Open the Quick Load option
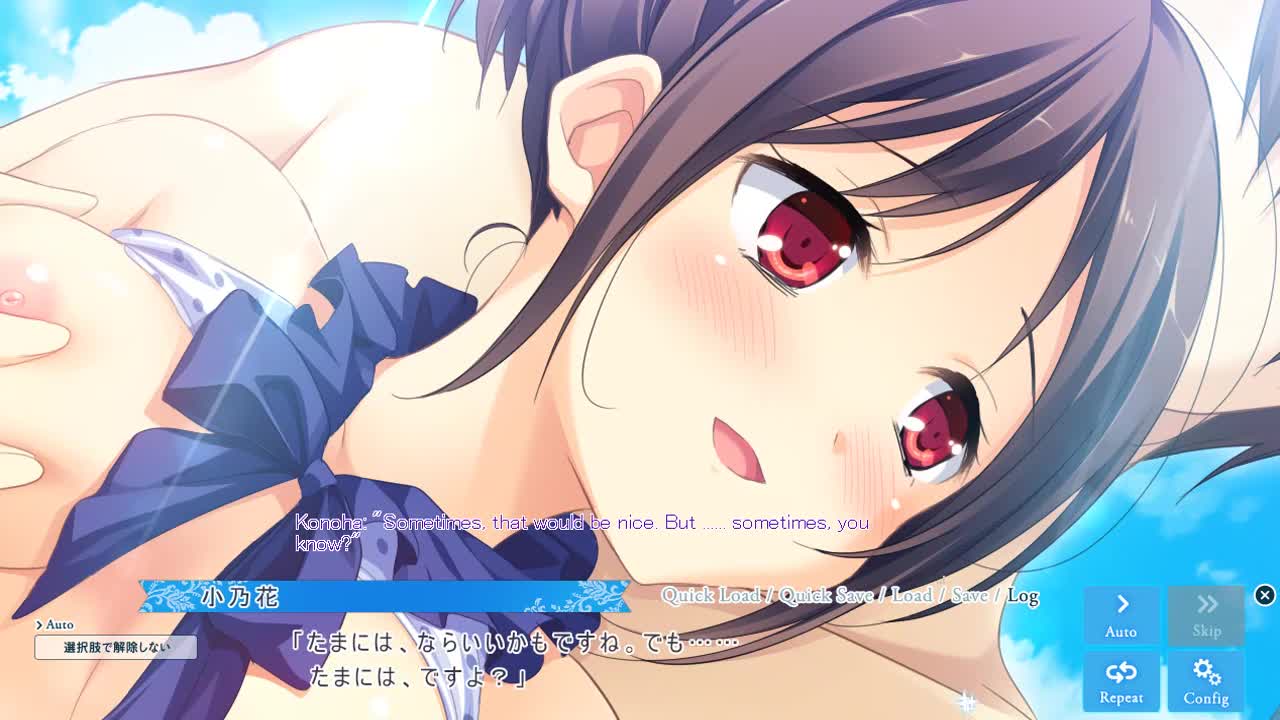 (x=710, y=596)
